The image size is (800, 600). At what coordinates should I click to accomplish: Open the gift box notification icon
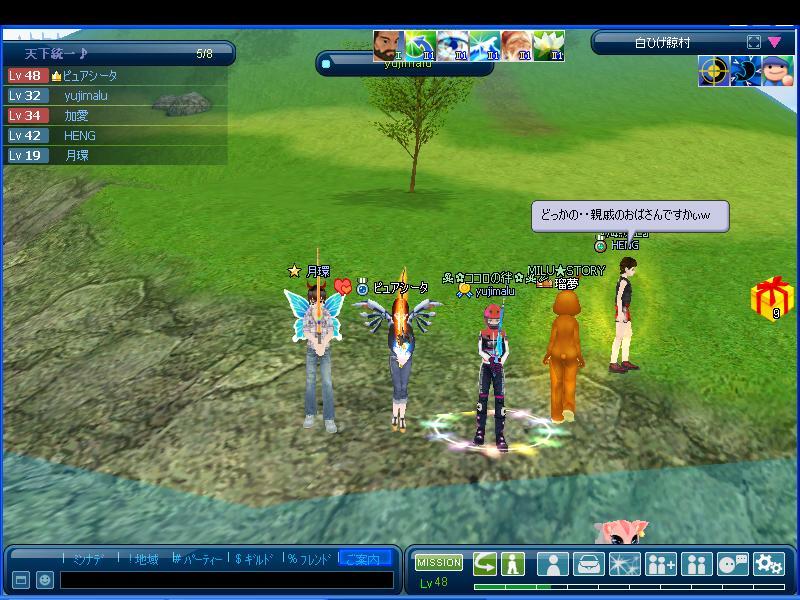(x=772, y=299)
